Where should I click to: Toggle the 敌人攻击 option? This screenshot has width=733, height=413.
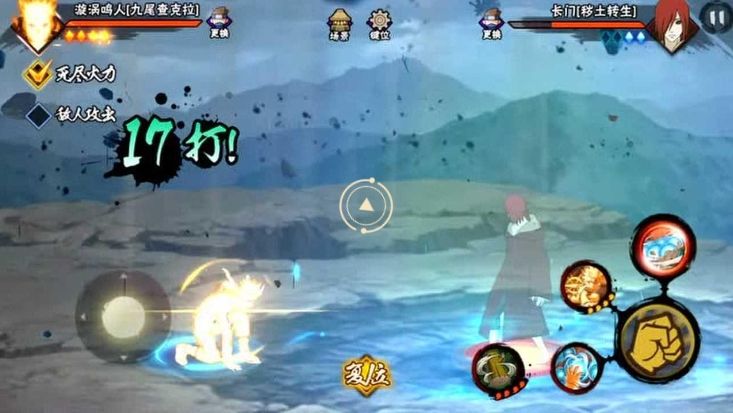click(x=40, y=114)
